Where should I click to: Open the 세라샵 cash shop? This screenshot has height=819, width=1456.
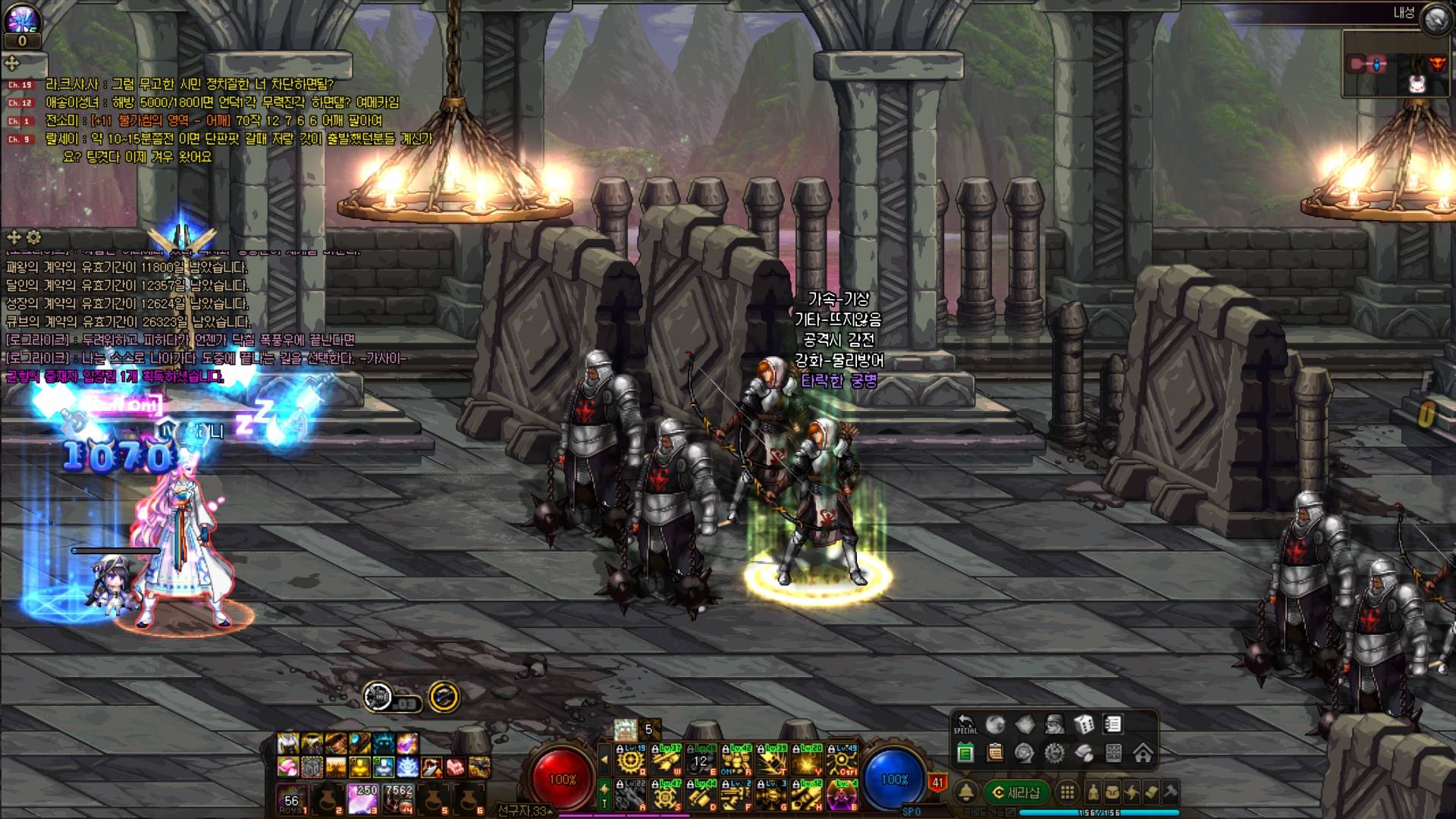pyautogui.click(x=1016, y=792)
